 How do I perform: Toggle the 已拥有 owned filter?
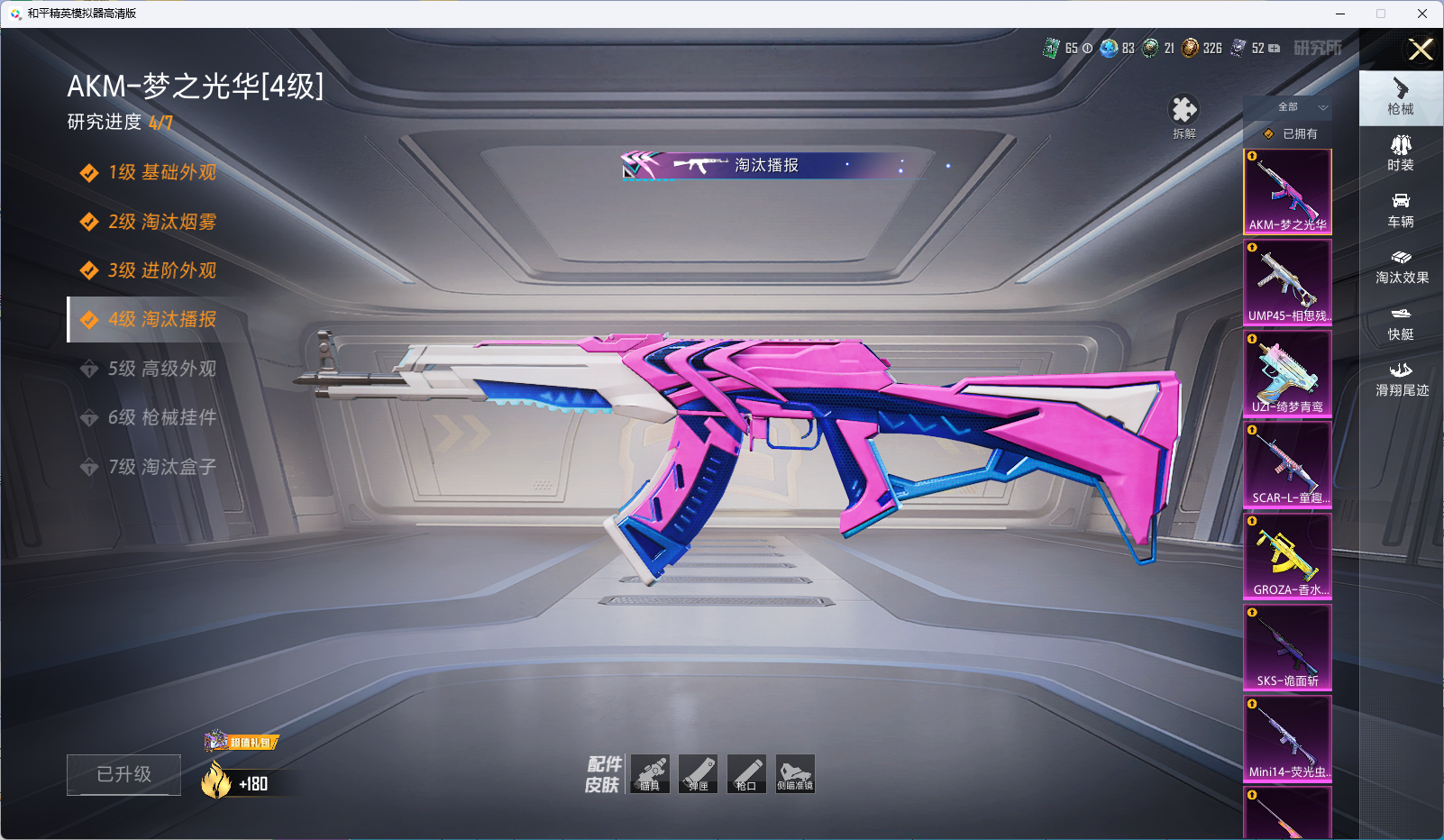pos(1291,133)
